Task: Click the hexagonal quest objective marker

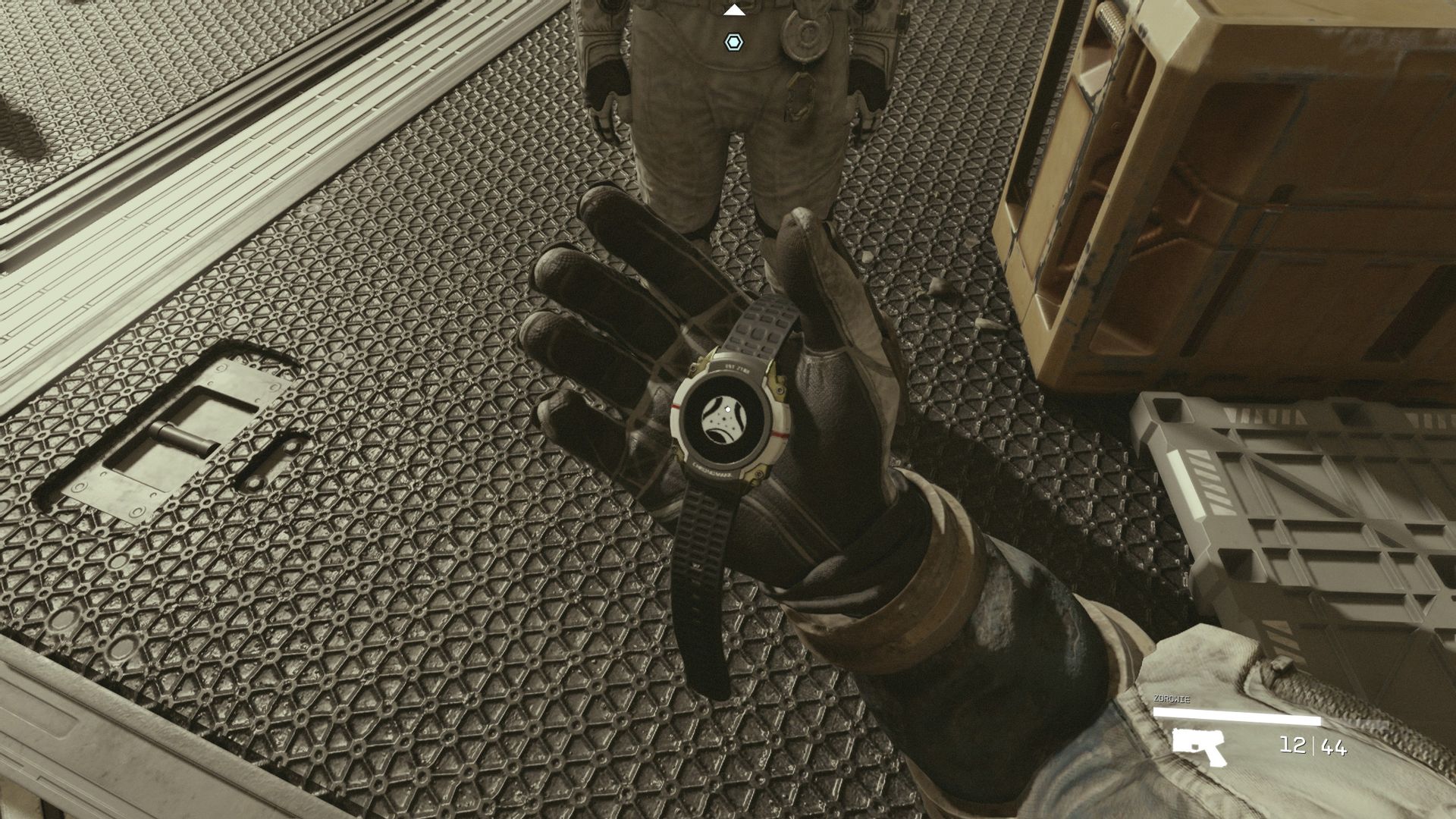Action: [x=733, y=42]
